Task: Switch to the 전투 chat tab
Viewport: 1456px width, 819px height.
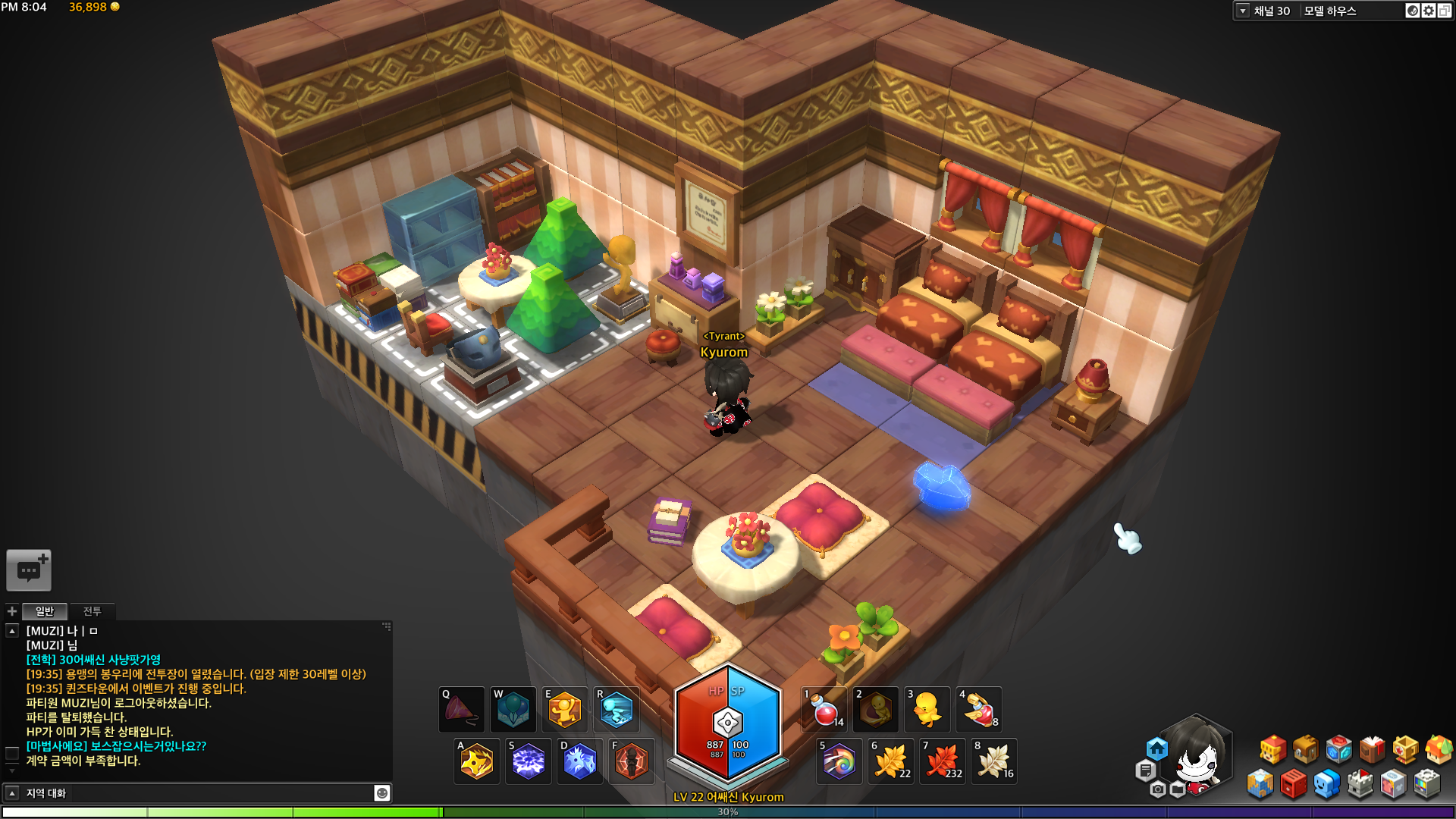Action: [x=92, y=611]
